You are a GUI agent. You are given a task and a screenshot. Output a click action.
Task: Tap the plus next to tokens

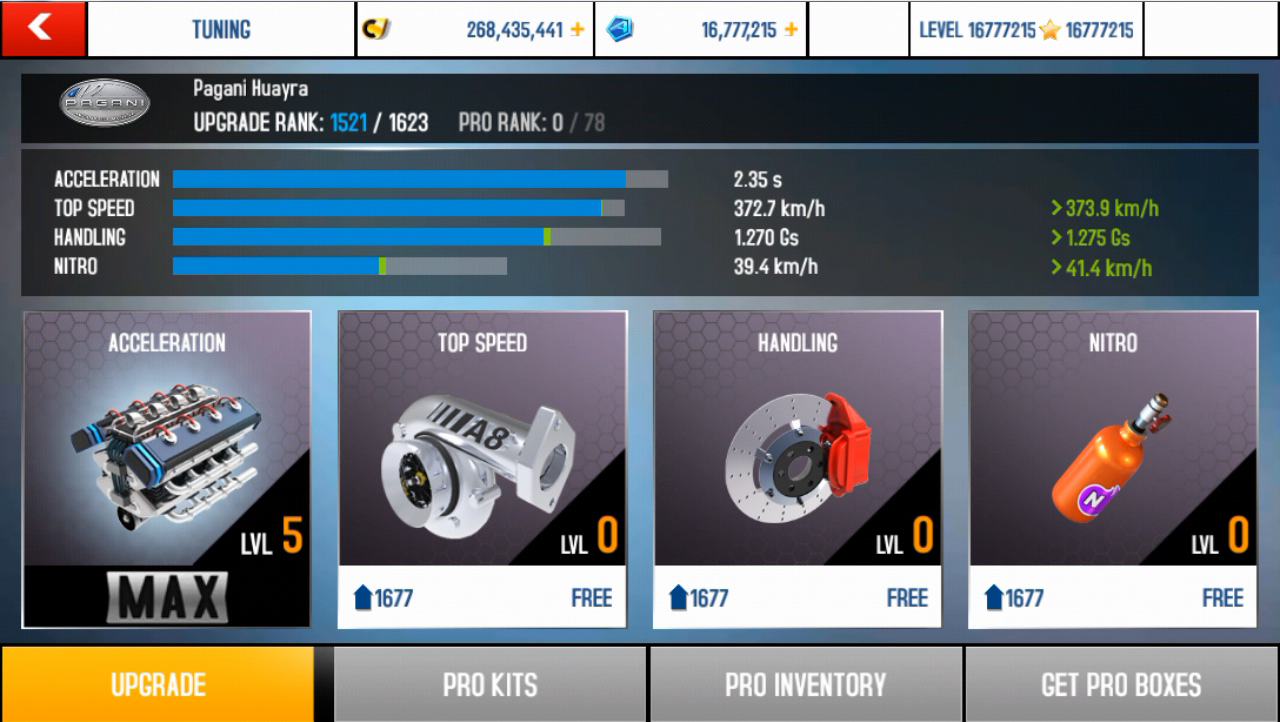[789, 29]
